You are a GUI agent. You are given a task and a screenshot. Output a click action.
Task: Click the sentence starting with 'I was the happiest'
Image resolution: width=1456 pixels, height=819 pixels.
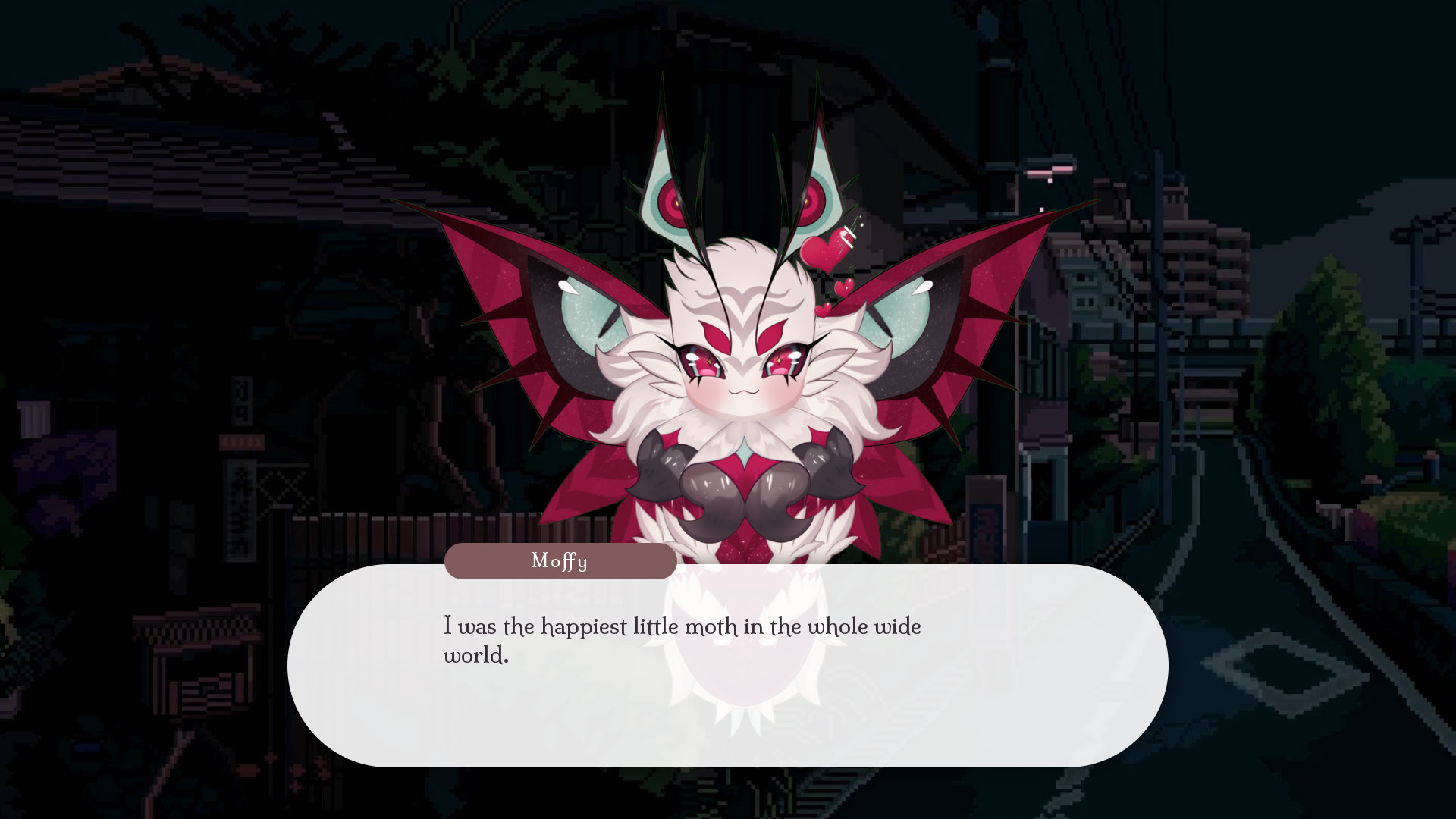pos(681,627)
